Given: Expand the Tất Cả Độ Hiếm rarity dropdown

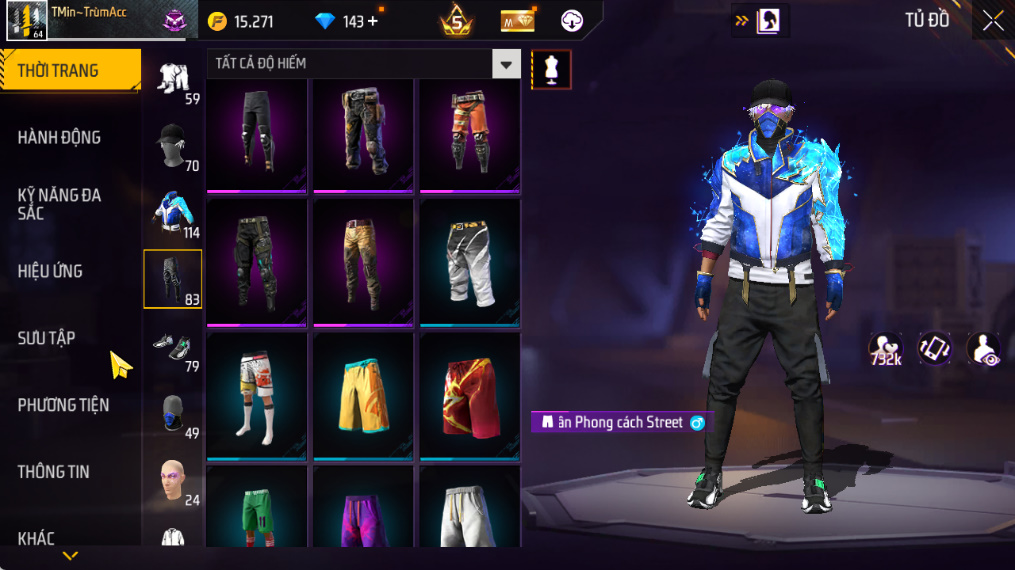Looking at the screenshot, I should point(506,64).
